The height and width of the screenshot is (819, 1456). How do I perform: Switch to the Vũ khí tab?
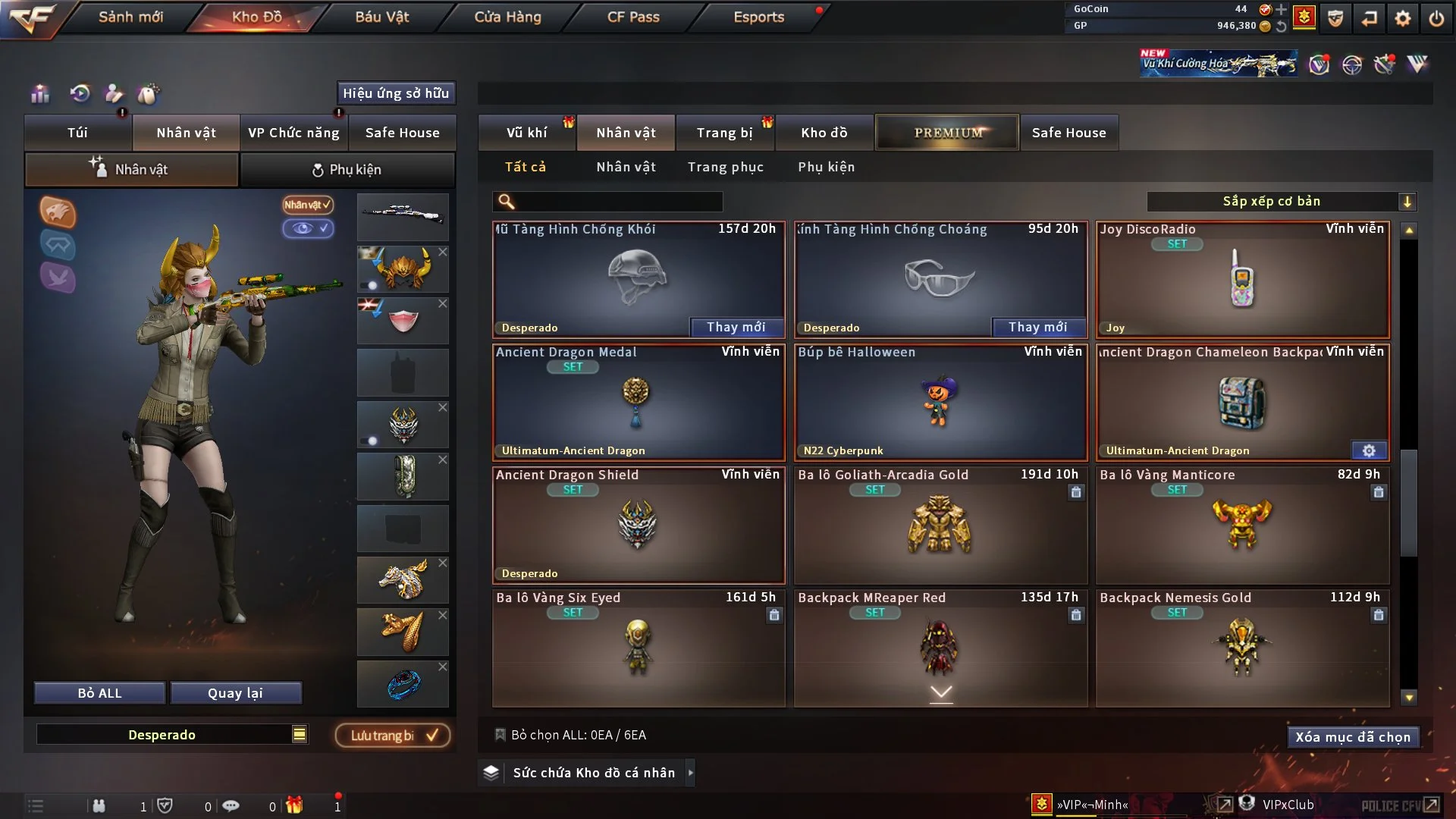point(526,133)
